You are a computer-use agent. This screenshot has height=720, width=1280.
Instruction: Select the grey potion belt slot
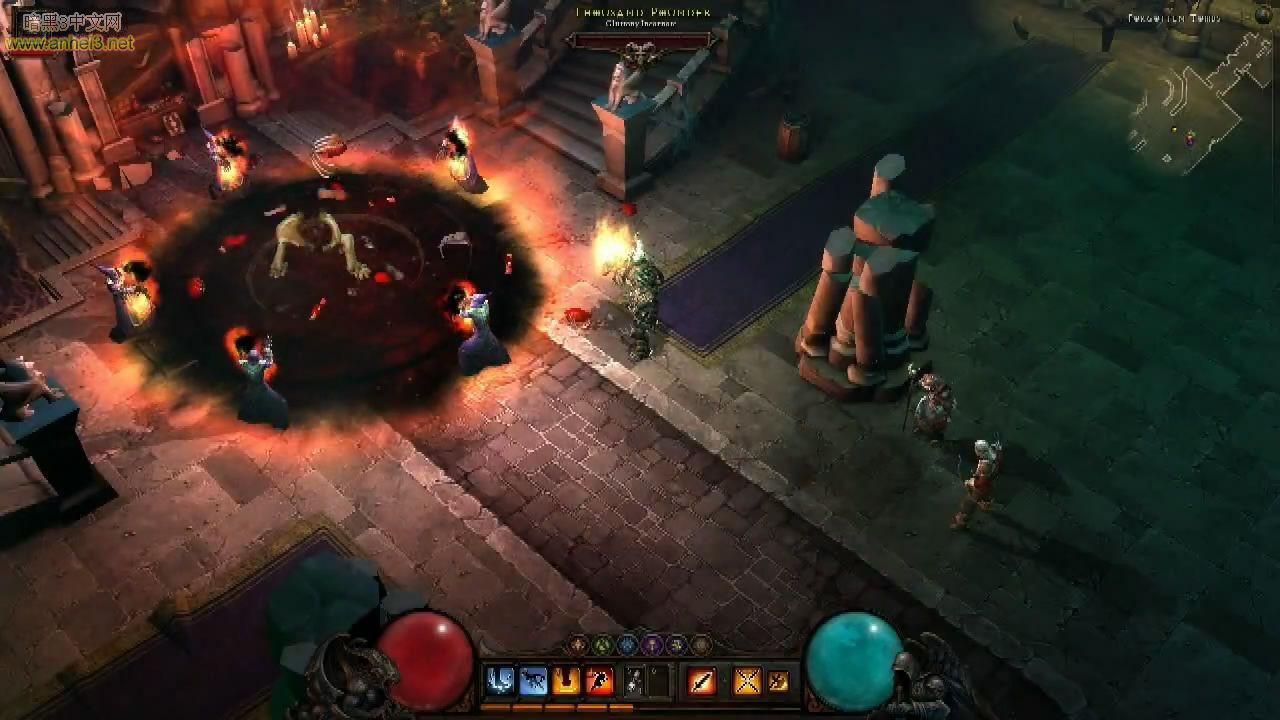click(634, 681)
